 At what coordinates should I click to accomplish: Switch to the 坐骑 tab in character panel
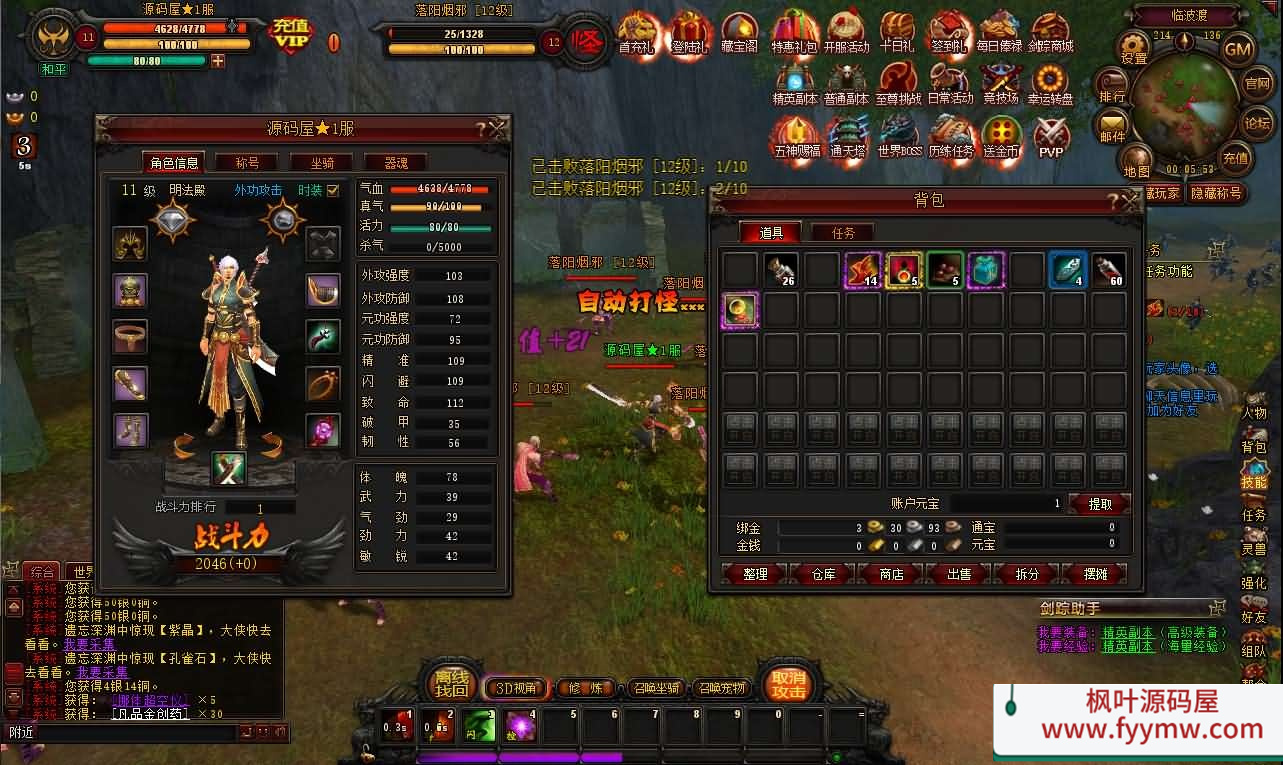pyautogui.click(x=322, y=163)
